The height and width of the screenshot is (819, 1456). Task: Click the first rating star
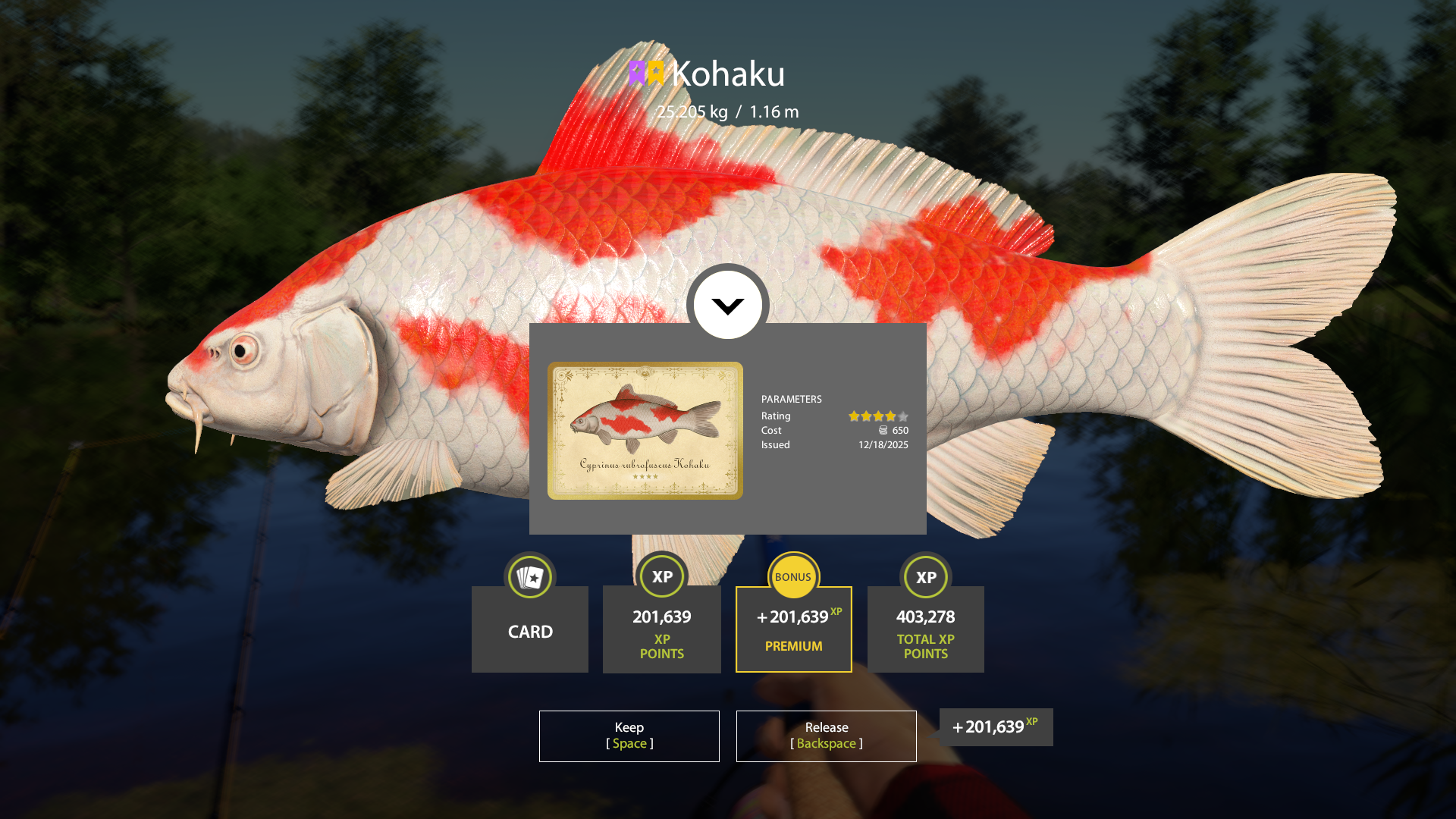pyautogui.click(x=854, y=416)
